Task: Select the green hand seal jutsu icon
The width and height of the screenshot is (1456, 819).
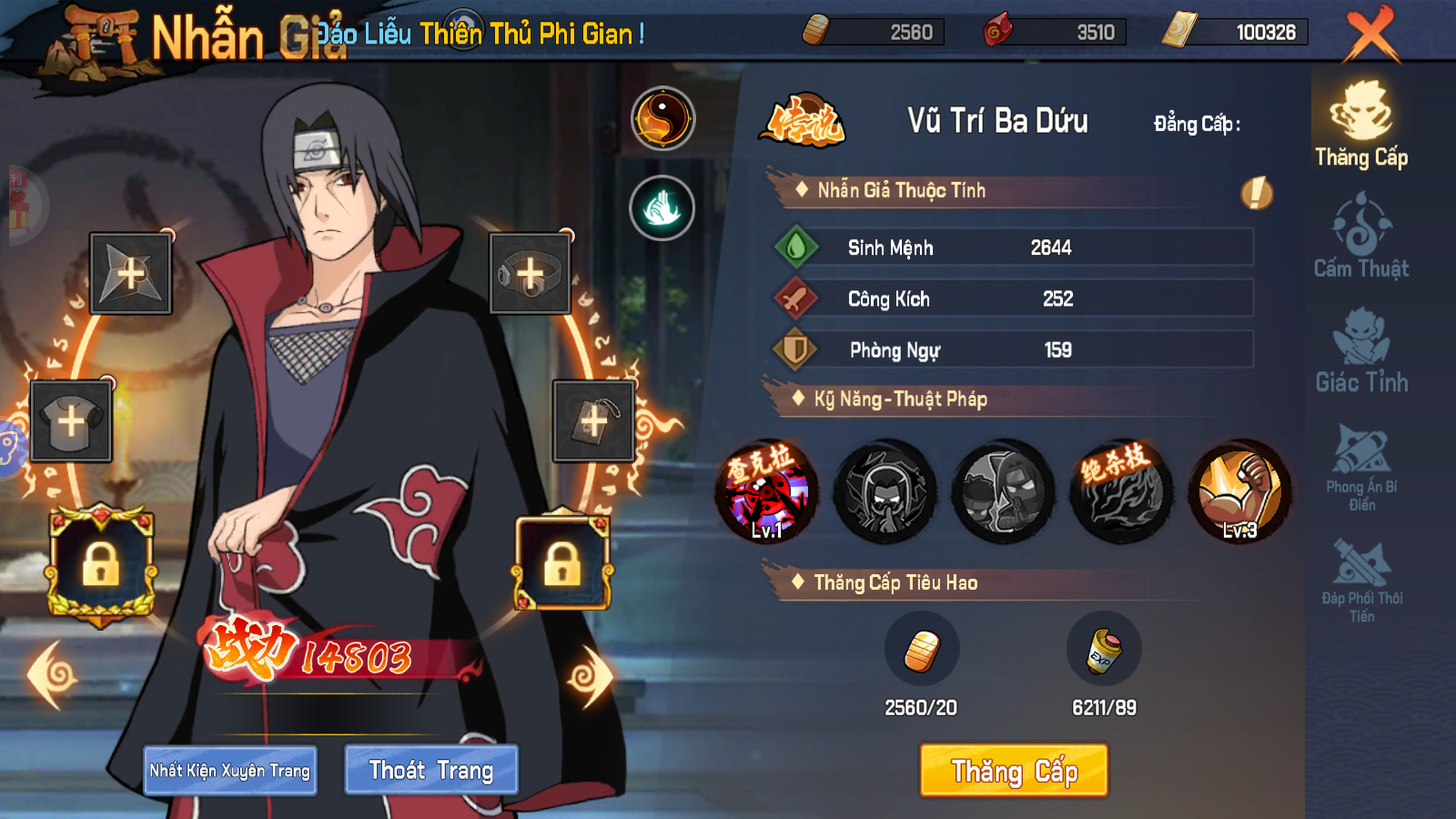Action: (663, 207)
